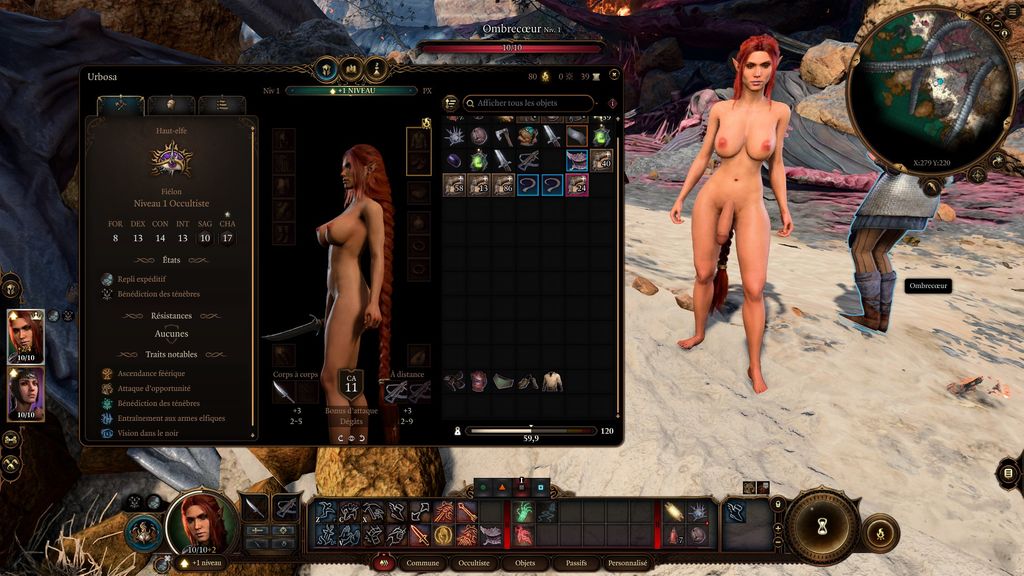Close the Urbosa character sheet window

pos(613,74)
